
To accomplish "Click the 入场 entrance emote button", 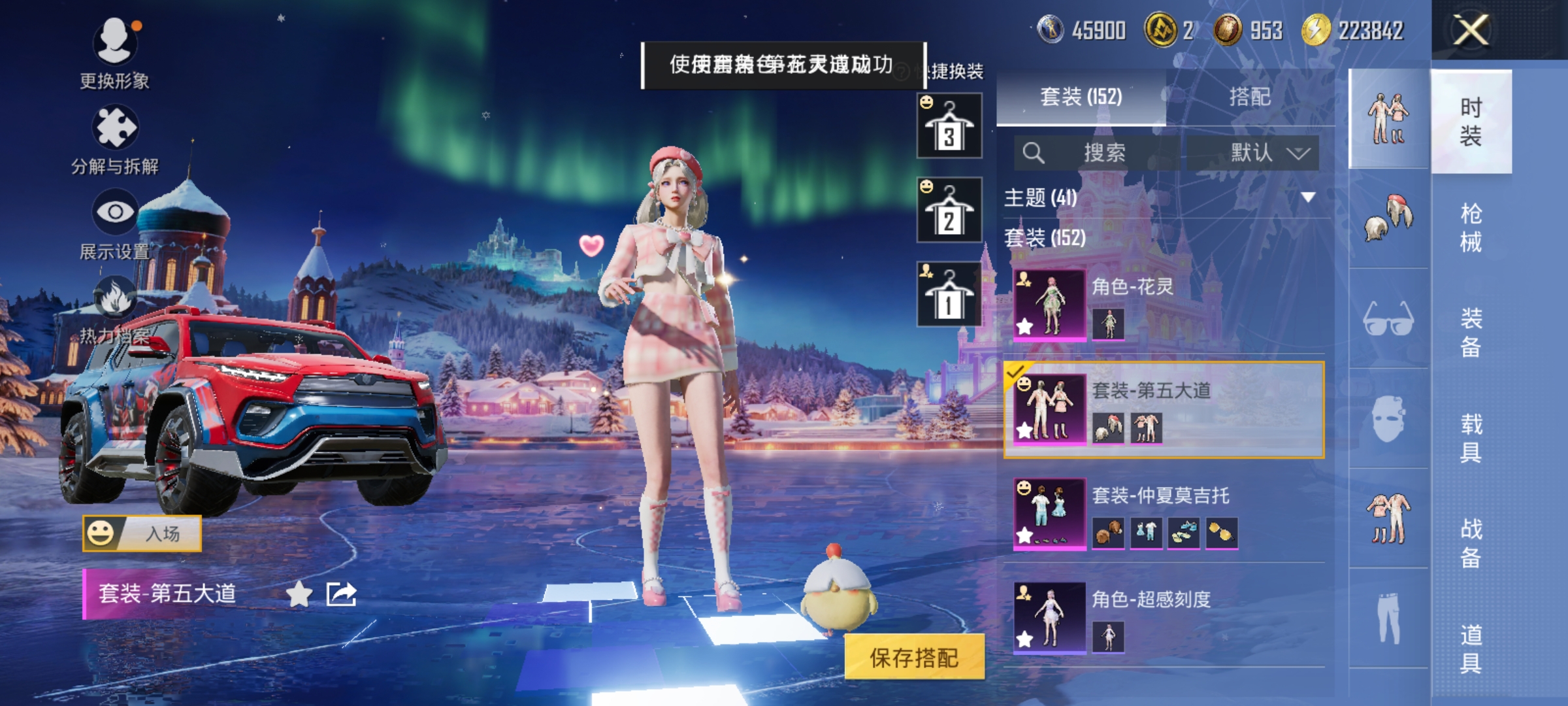I will pyautogui.click(x=142, y=533).
